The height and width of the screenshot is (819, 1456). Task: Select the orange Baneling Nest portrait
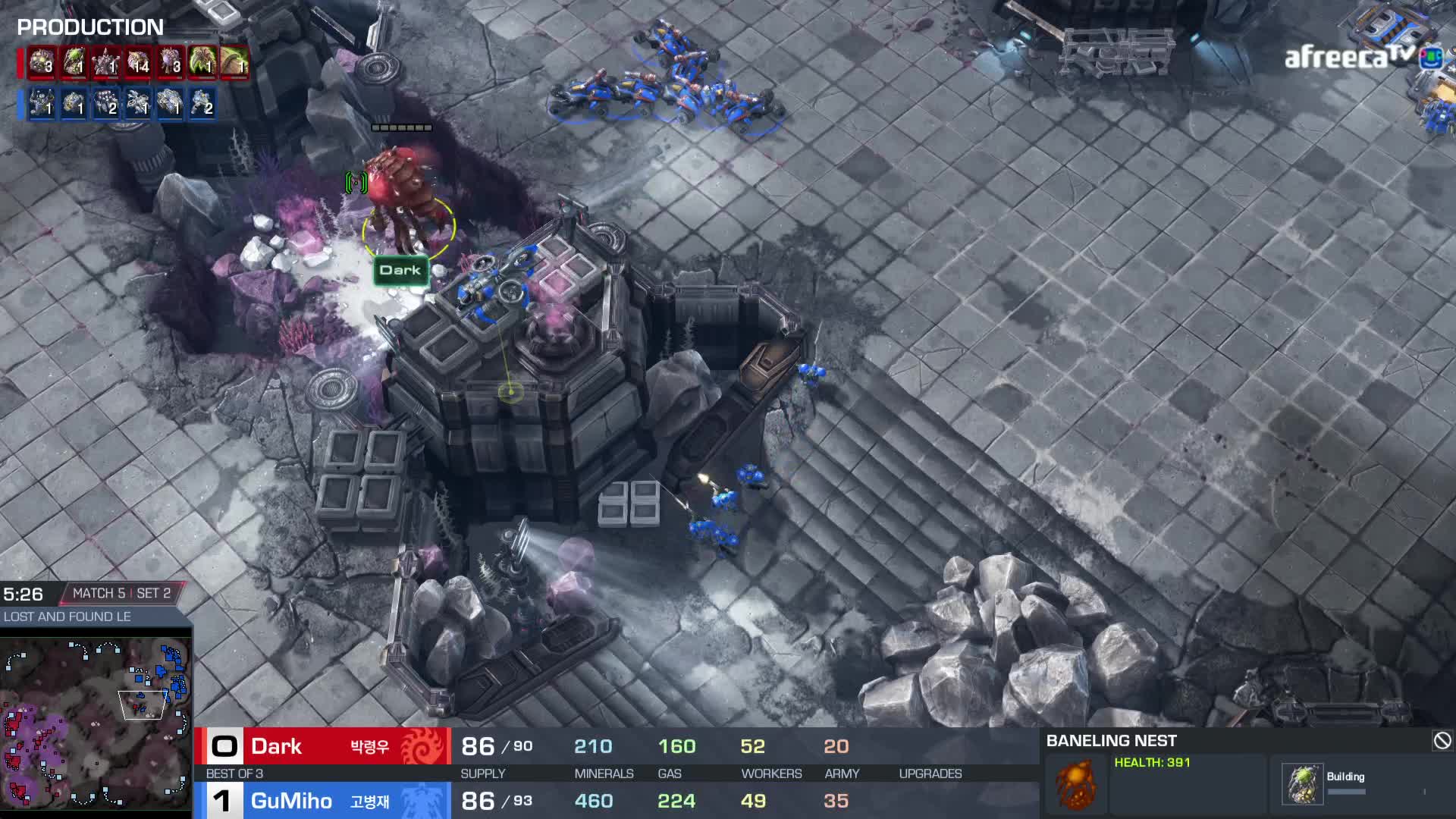click(x=1075, y=784)
